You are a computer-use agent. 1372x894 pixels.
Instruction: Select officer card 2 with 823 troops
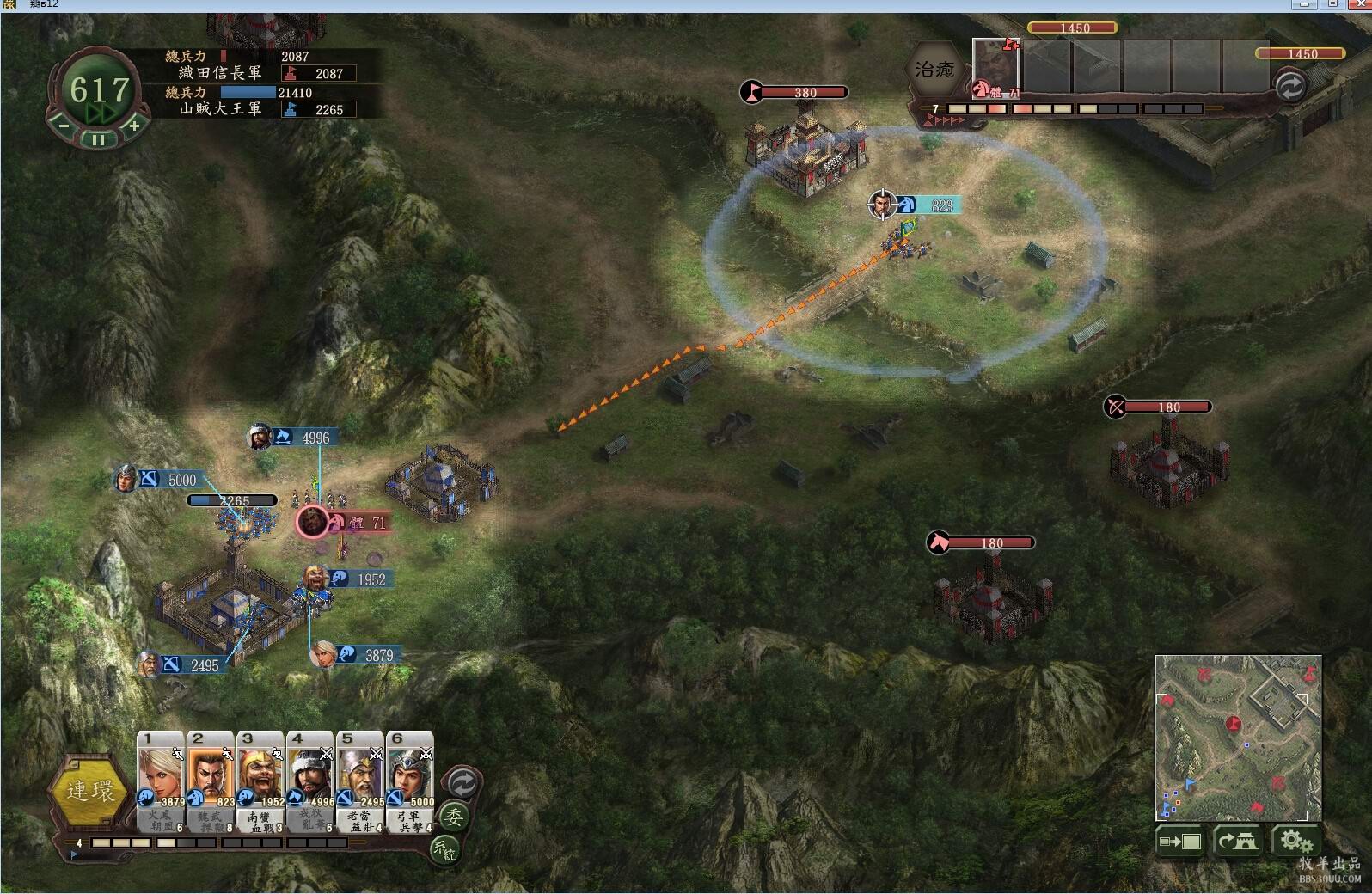(x=211, y=781)
